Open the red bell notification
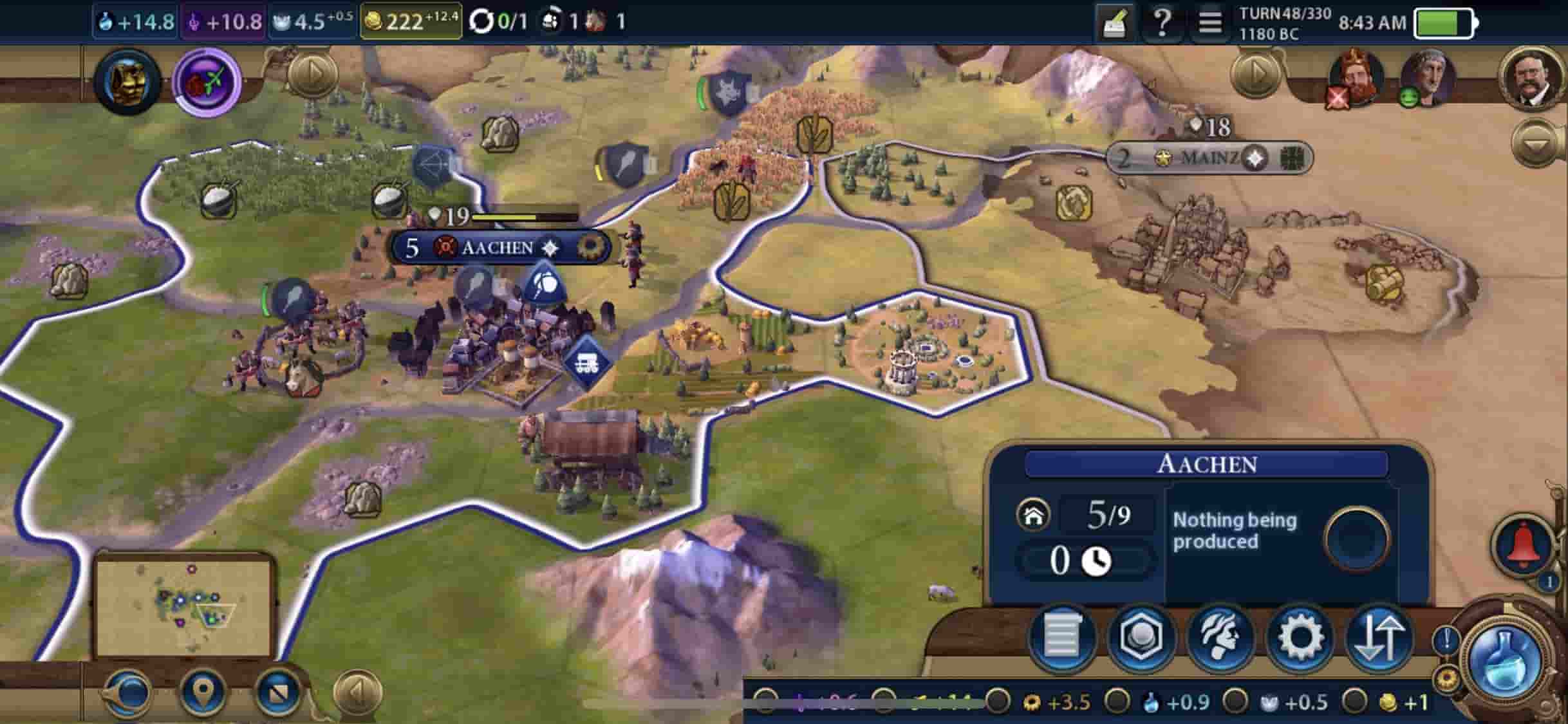This screenshot has height=724, width=1568. pos(1524,544)
